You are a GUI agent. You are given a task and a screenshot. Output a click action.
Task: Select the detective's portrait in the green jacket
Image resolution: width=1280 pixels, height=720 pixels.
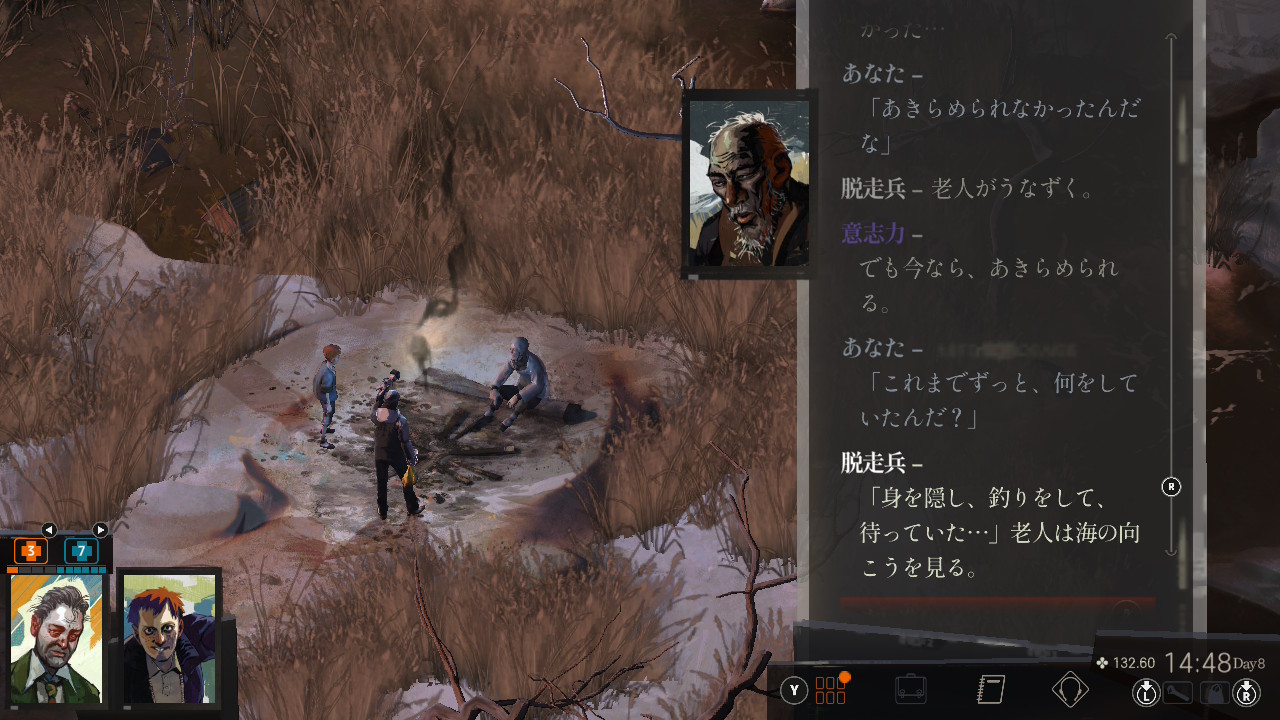pyautogui.click(x=56, y=637)
